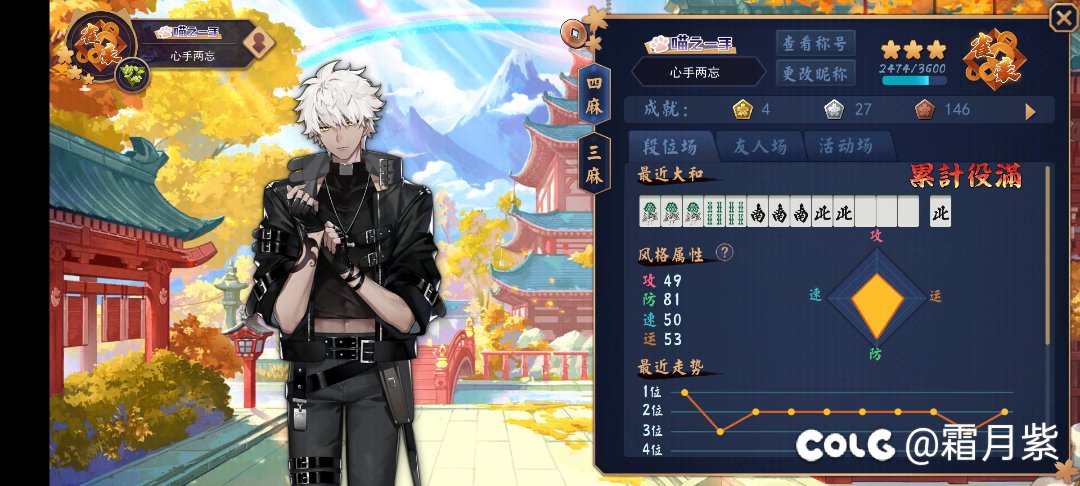This screenshot has width=1080, height=486.
Task: Click the 风格属性 question mark help
Action: (725, 252)
